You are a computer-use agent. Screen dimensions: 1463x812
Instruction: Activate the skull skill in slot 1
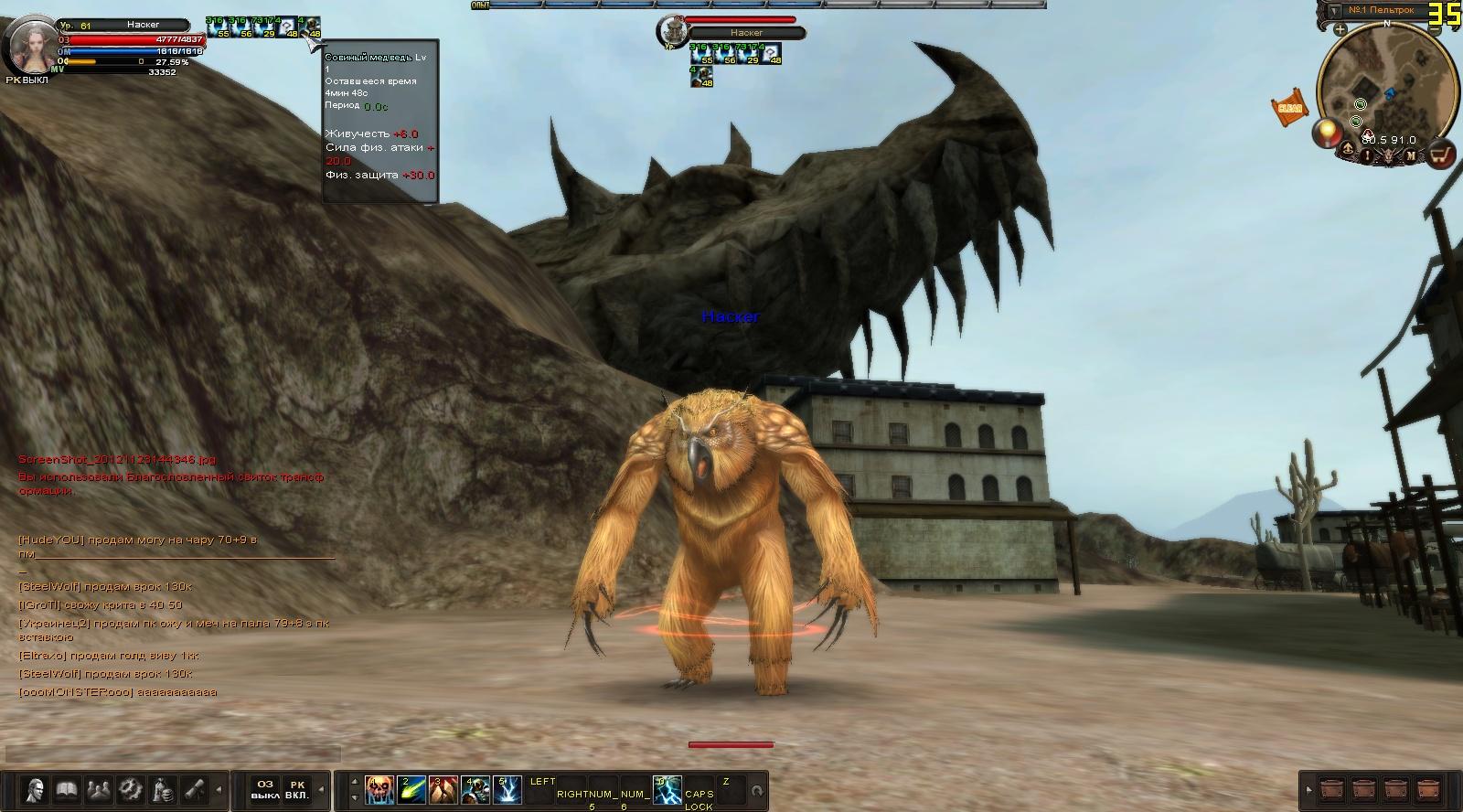pyautogui.click(x=379, y=790)
